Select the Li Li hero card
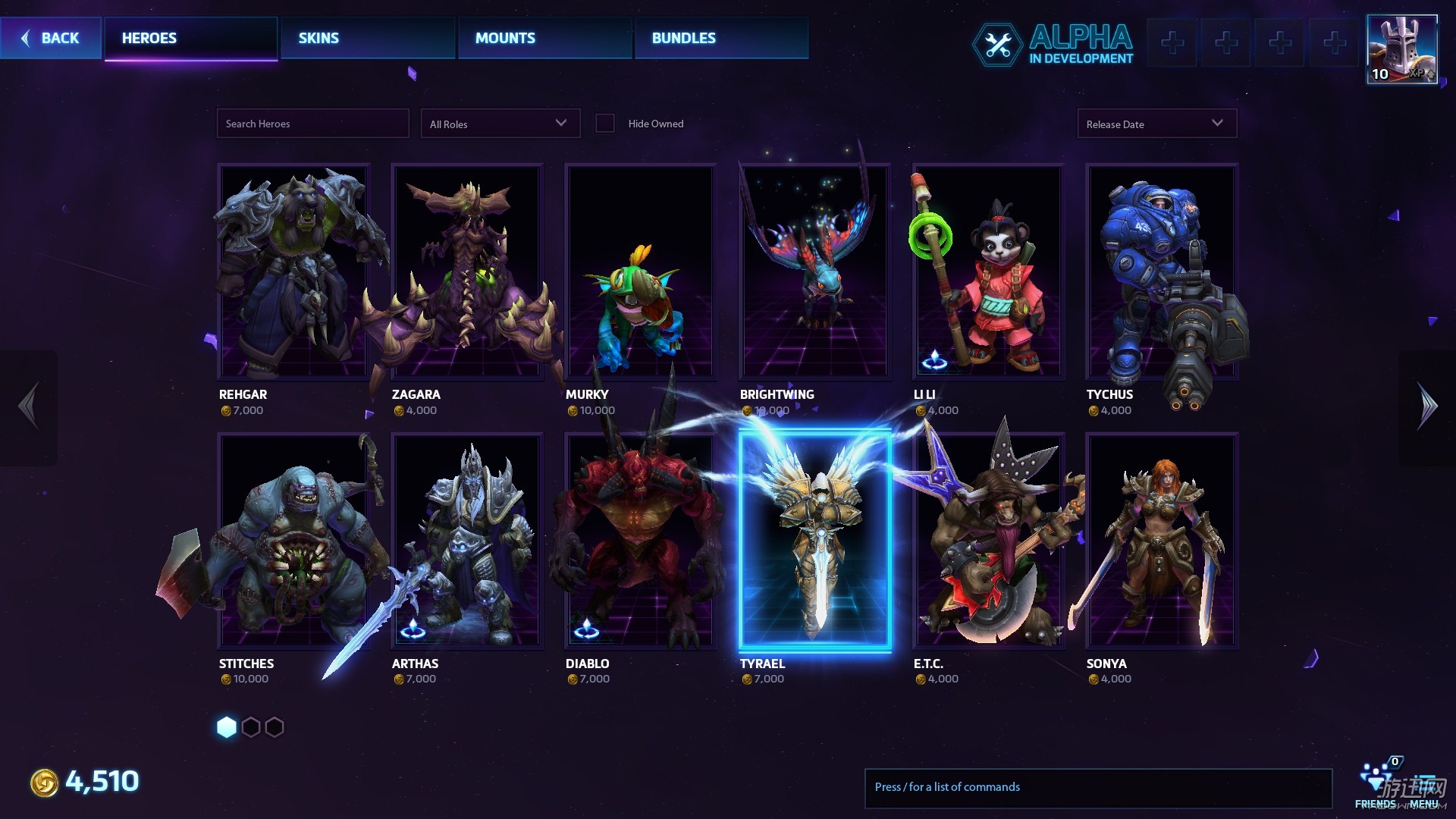Screen dimensions: 1456x819 (987, 271)
